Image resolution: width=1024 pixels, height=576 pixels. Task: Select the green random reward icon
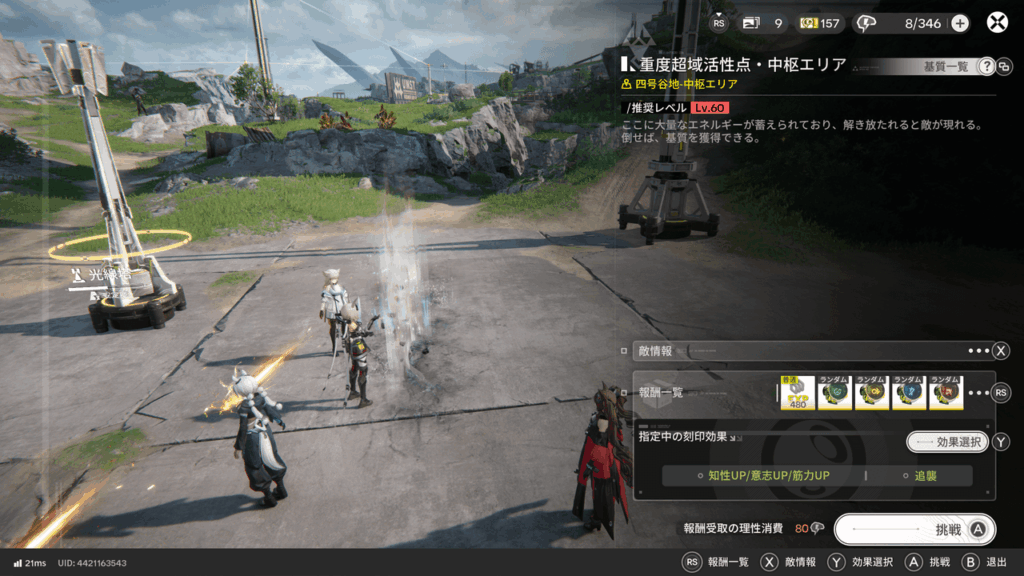tap(835, 393)
